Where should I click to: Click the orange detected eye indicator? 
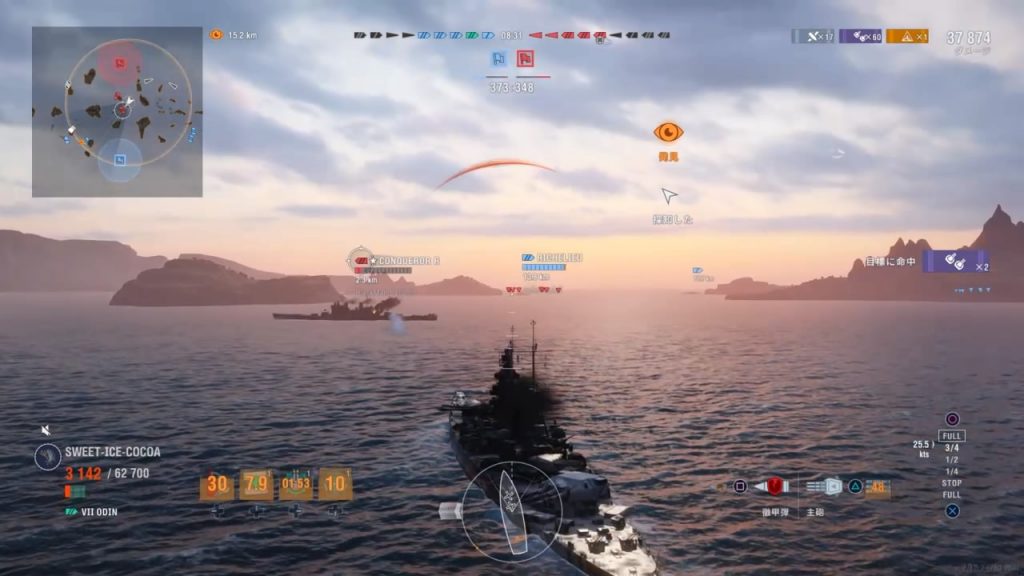pyautogui.click(x=668, y=132)
